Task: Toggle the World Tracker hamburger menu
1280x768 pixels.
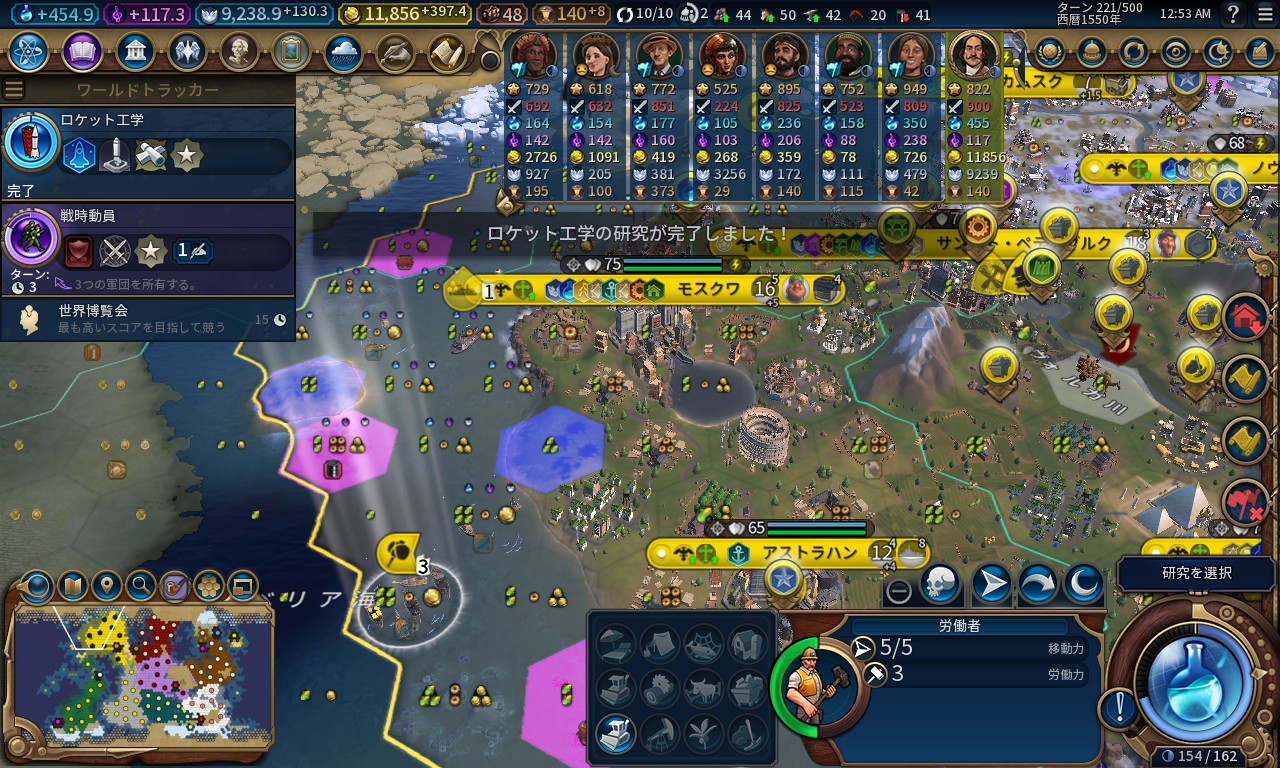Action: click(x=14, y=89)
